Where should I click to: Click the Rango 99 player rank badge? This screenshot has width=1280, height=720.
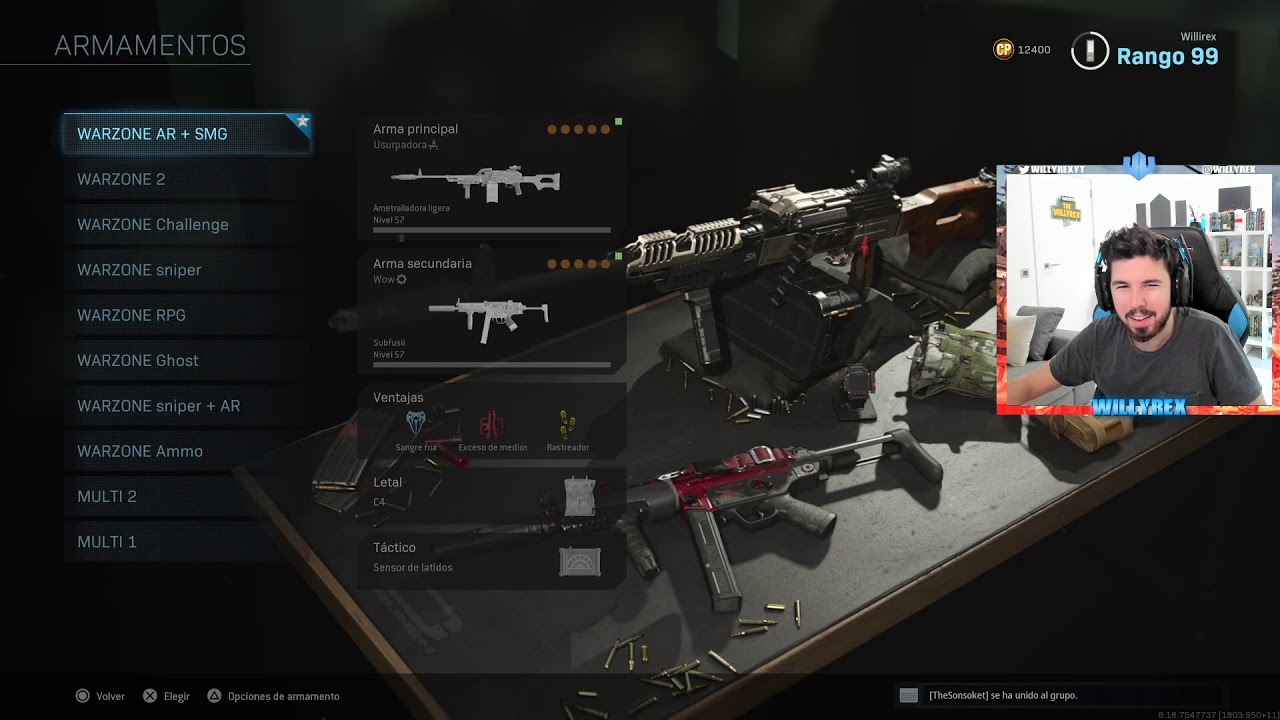click(x=1090, y=51)
